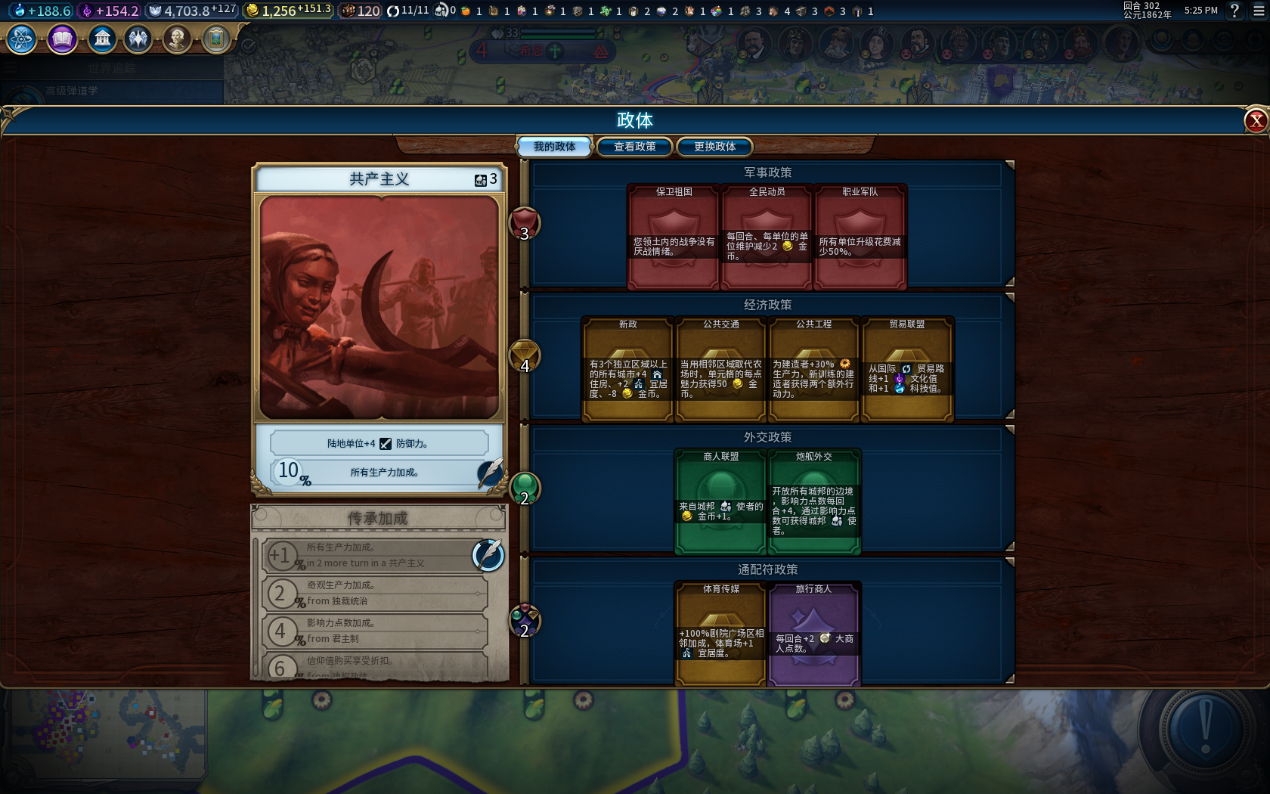
Task: Switch to the 我的政体 tab
Action: click(x=554, y=146)
